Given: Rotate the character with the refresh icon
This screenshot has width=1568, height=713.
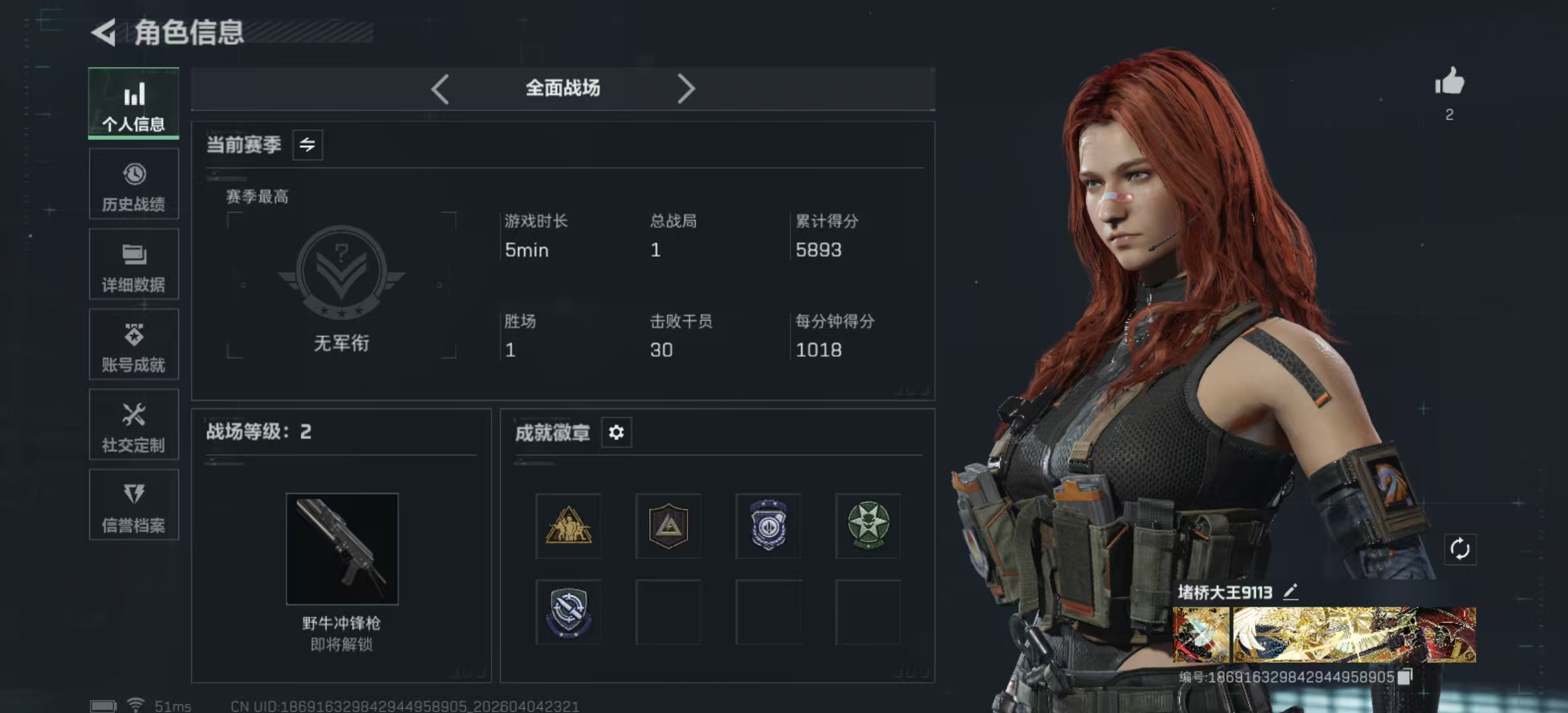Looking at the screenshot, I should point(1460,549).
